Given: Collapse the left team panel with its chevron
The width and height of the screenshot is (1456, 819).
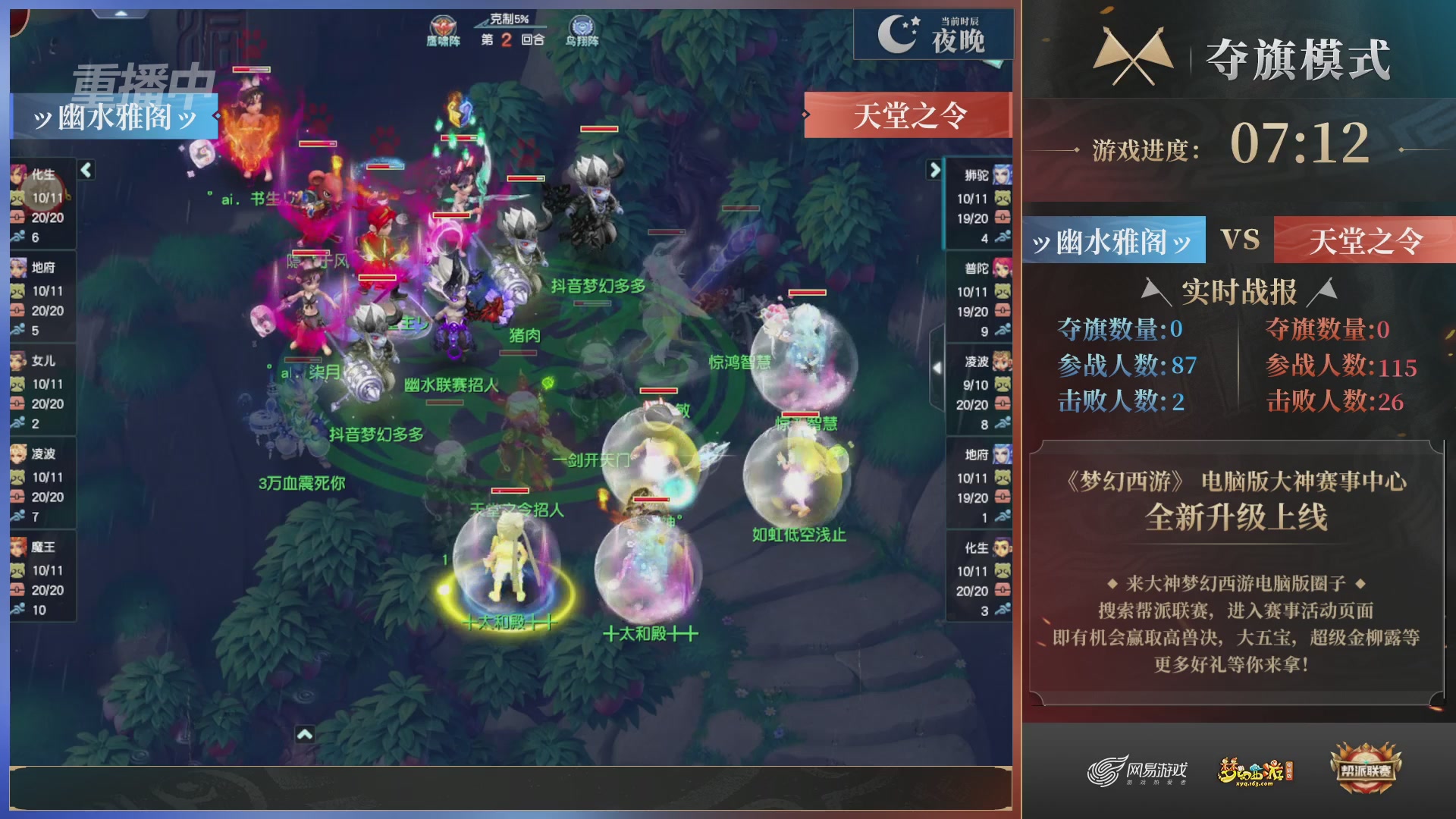Looking at the screenshot, I should click(x=86, y=171).
